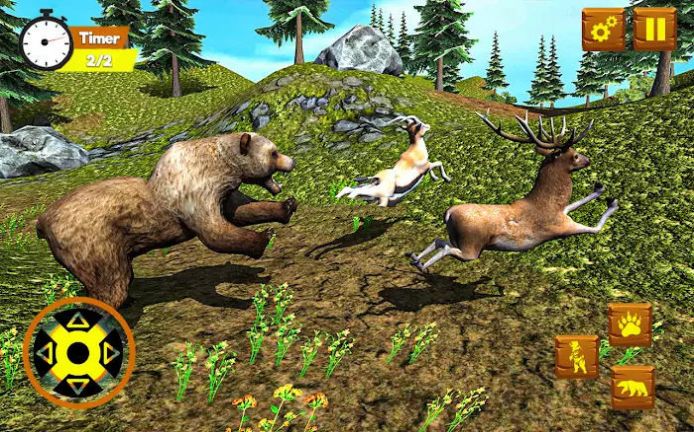Tap the left arrow on the movement pad
This screenshot has width=694, height=432.
(45, 353)
